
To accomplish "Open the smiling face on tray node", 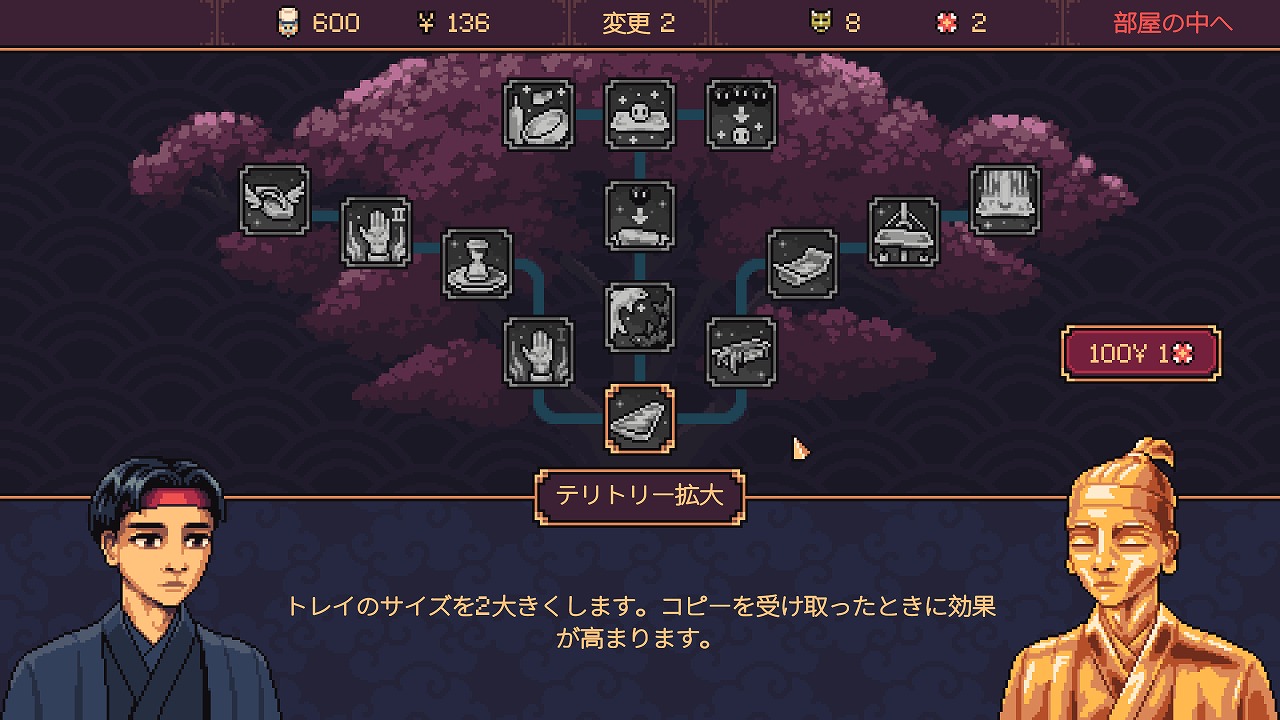I will point(640,115).
